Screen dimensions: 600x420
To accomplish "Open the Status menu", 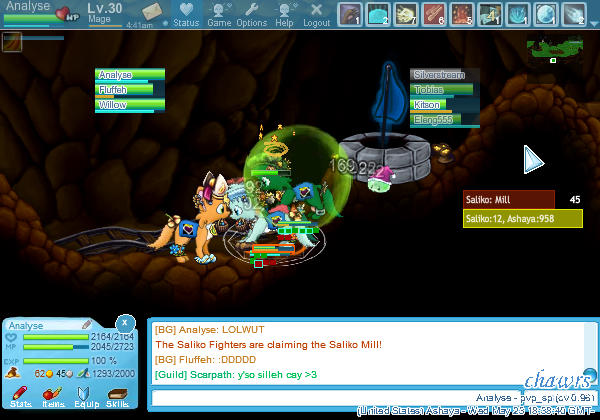I will [185, 14].
